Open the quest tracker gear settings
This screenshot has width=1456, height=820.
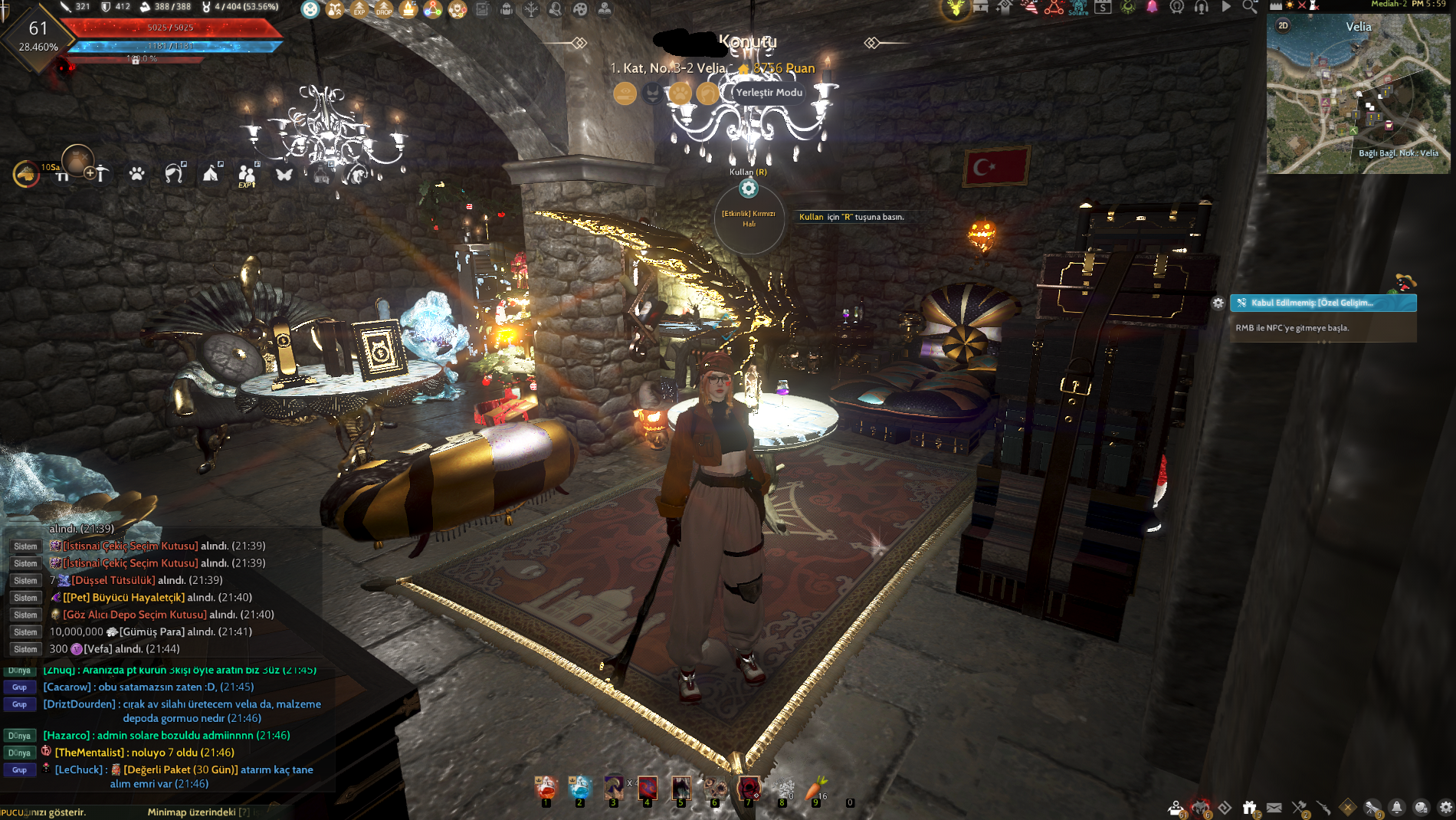click(1218, 303)
